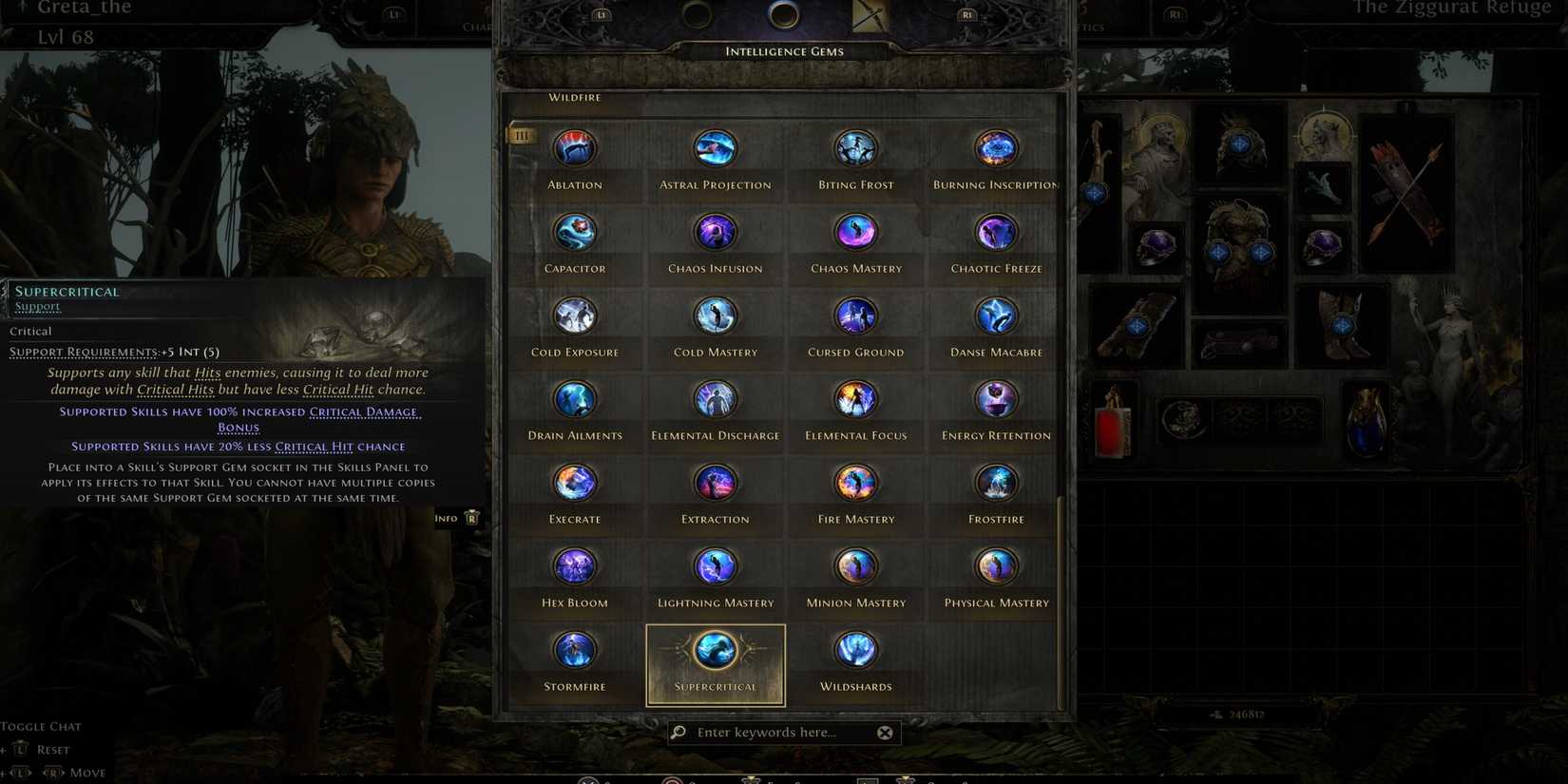Select the Stormfire support gem
1568x784 pixels.
coord(574,650)
